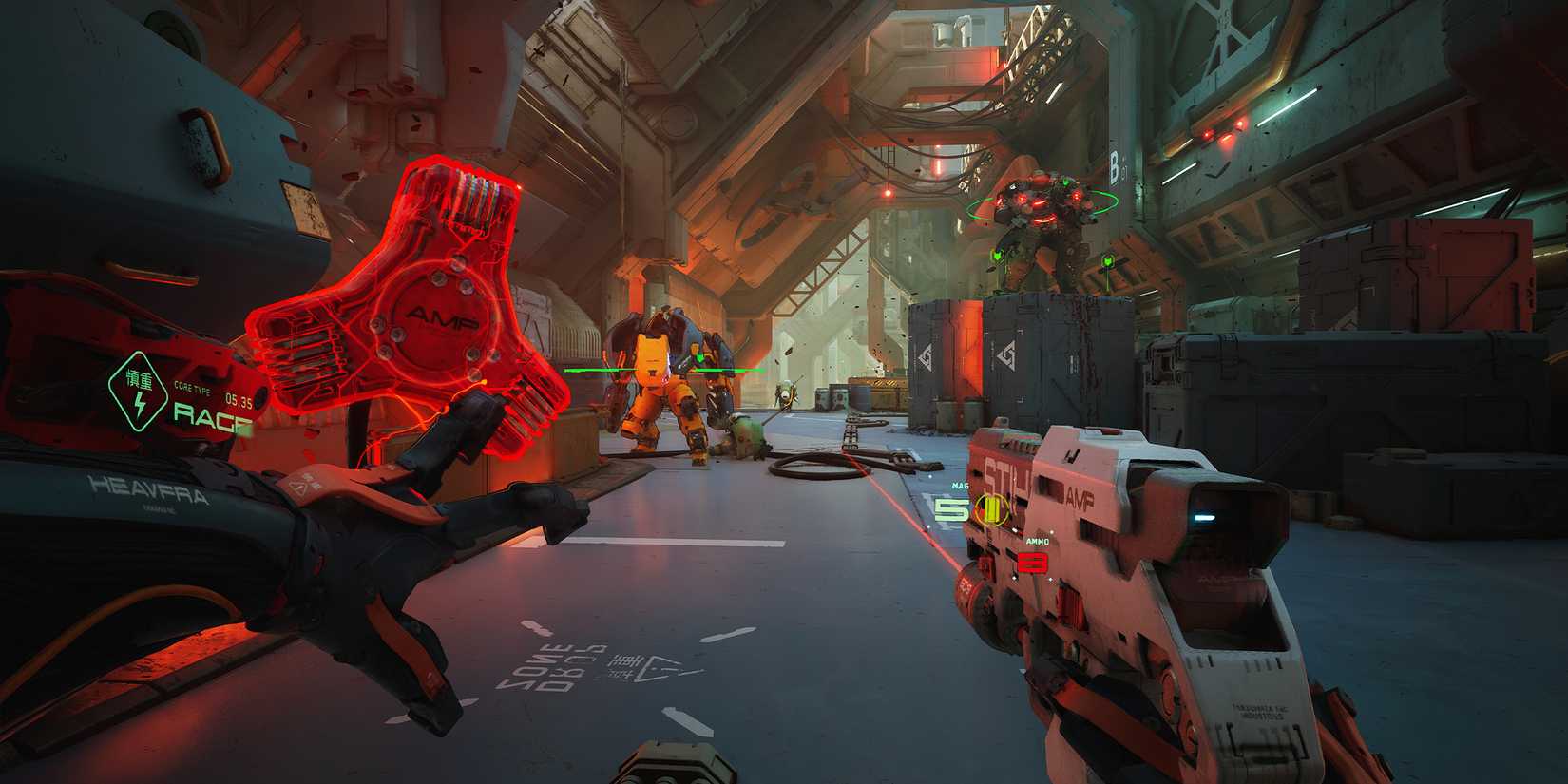Select the left green pickup marker icon
Screen dimensions: 1568x784
pos(997,256)
